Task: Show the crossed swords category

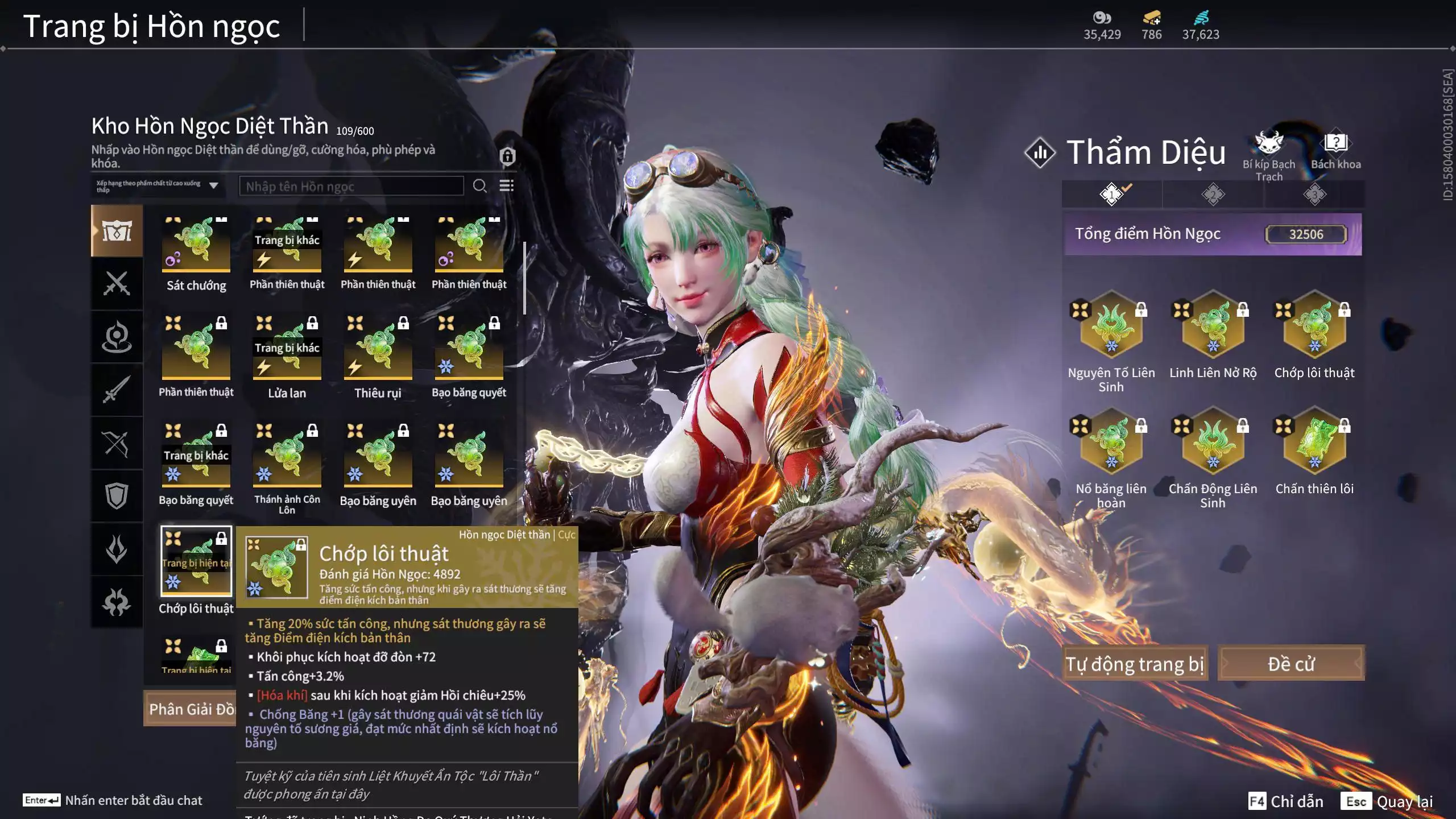Action: click(x=117, y=283)
